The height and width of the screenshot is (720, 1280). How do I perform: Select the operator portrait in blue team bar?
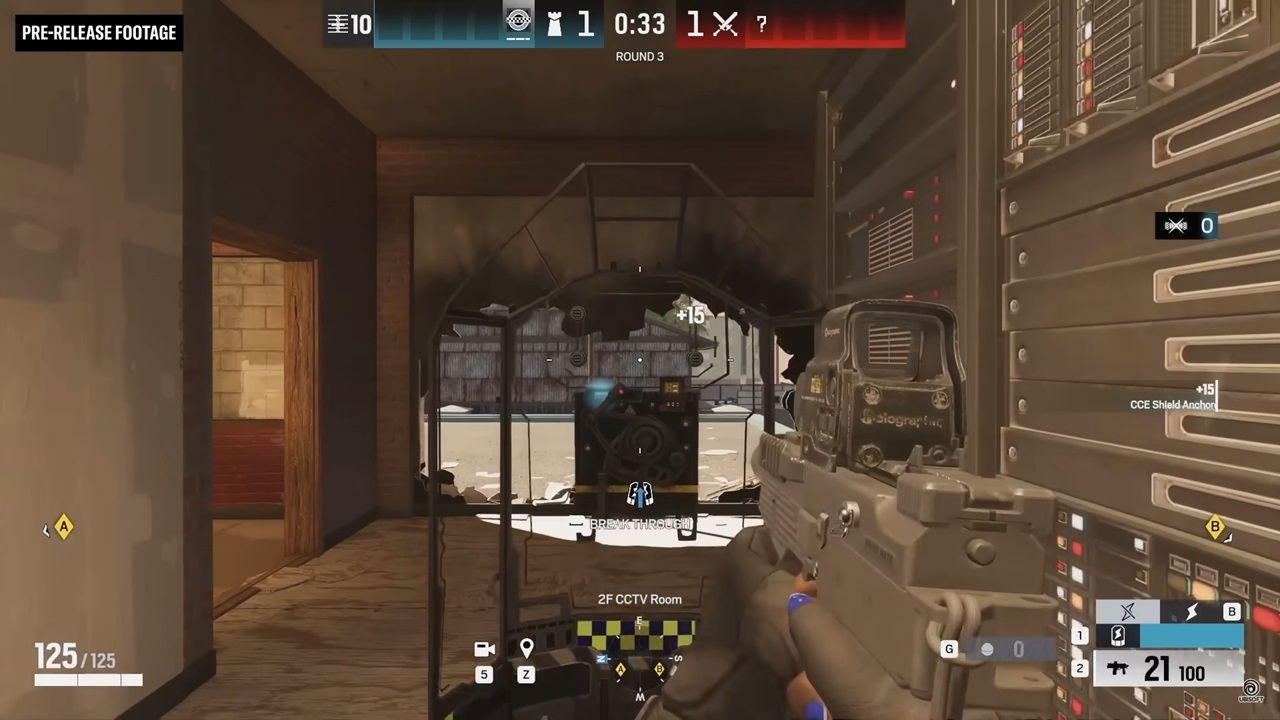[518, 23]
